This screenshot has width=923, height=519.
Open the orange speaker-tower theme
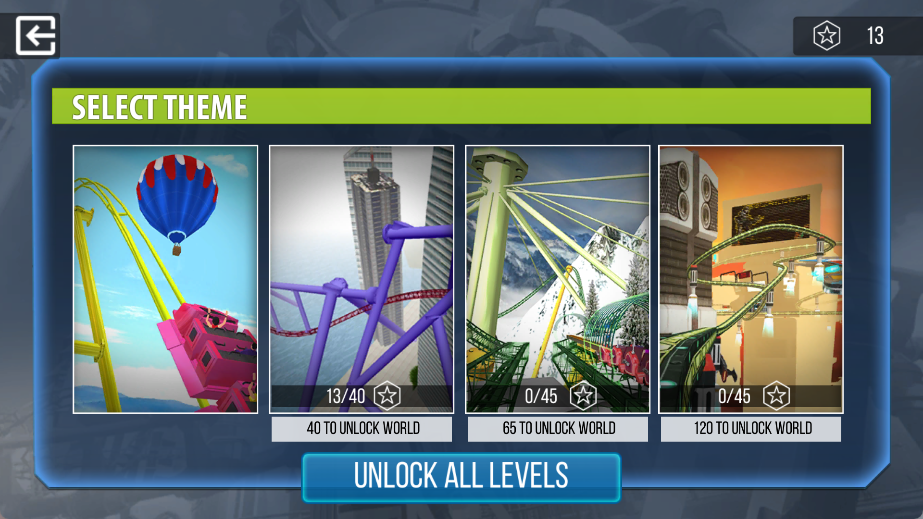(x=750, y=270)
